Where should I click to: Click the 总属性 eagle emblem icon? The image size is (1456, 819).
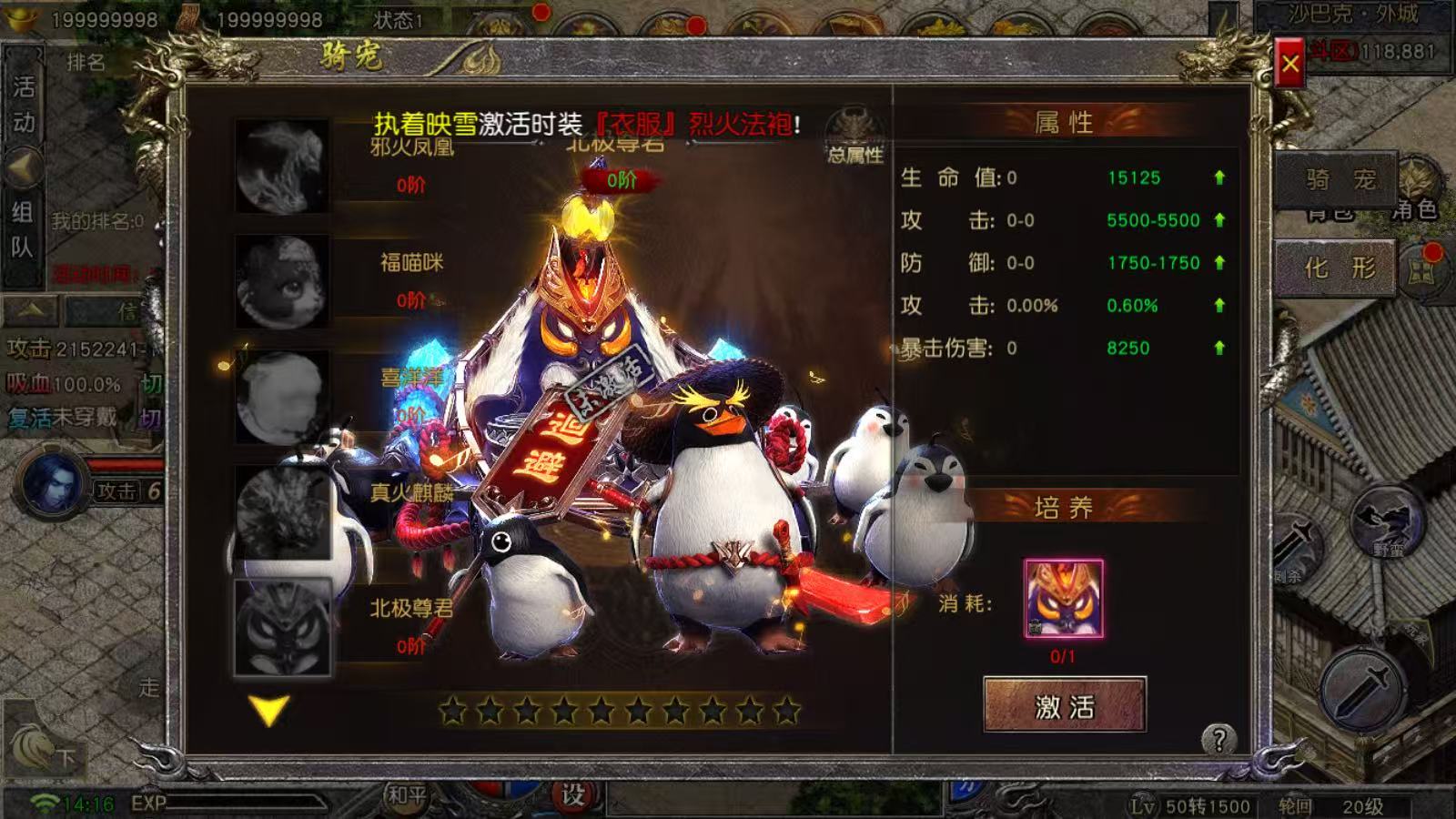854,134
